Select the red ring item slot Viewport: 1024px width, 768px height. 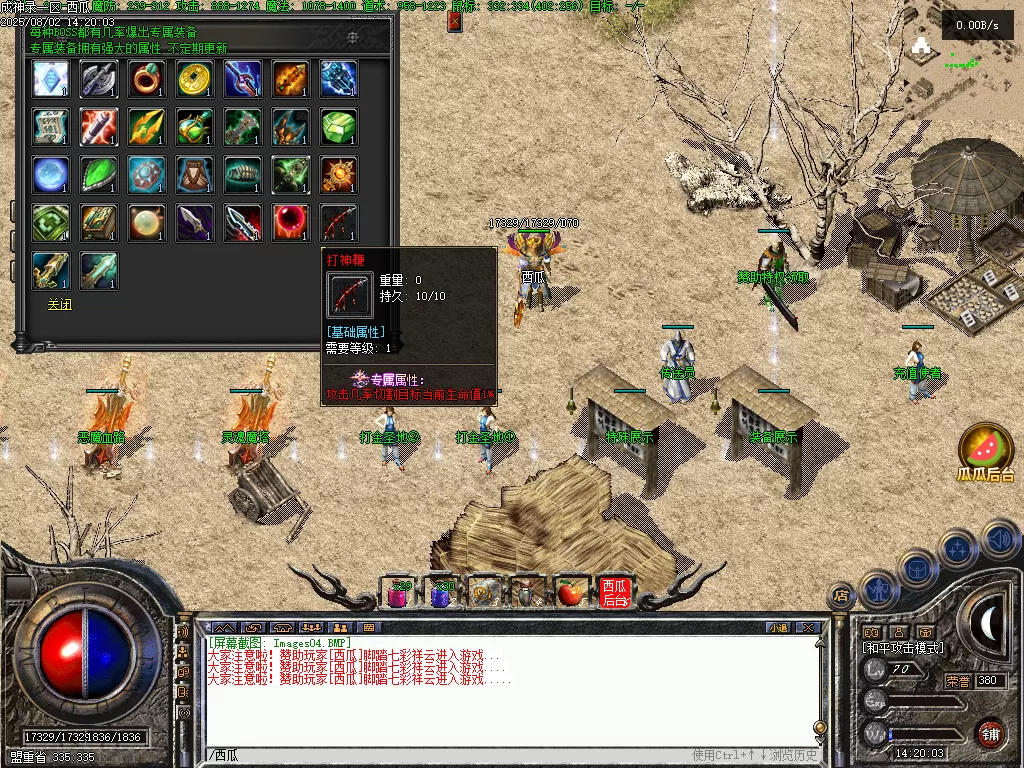147,79
